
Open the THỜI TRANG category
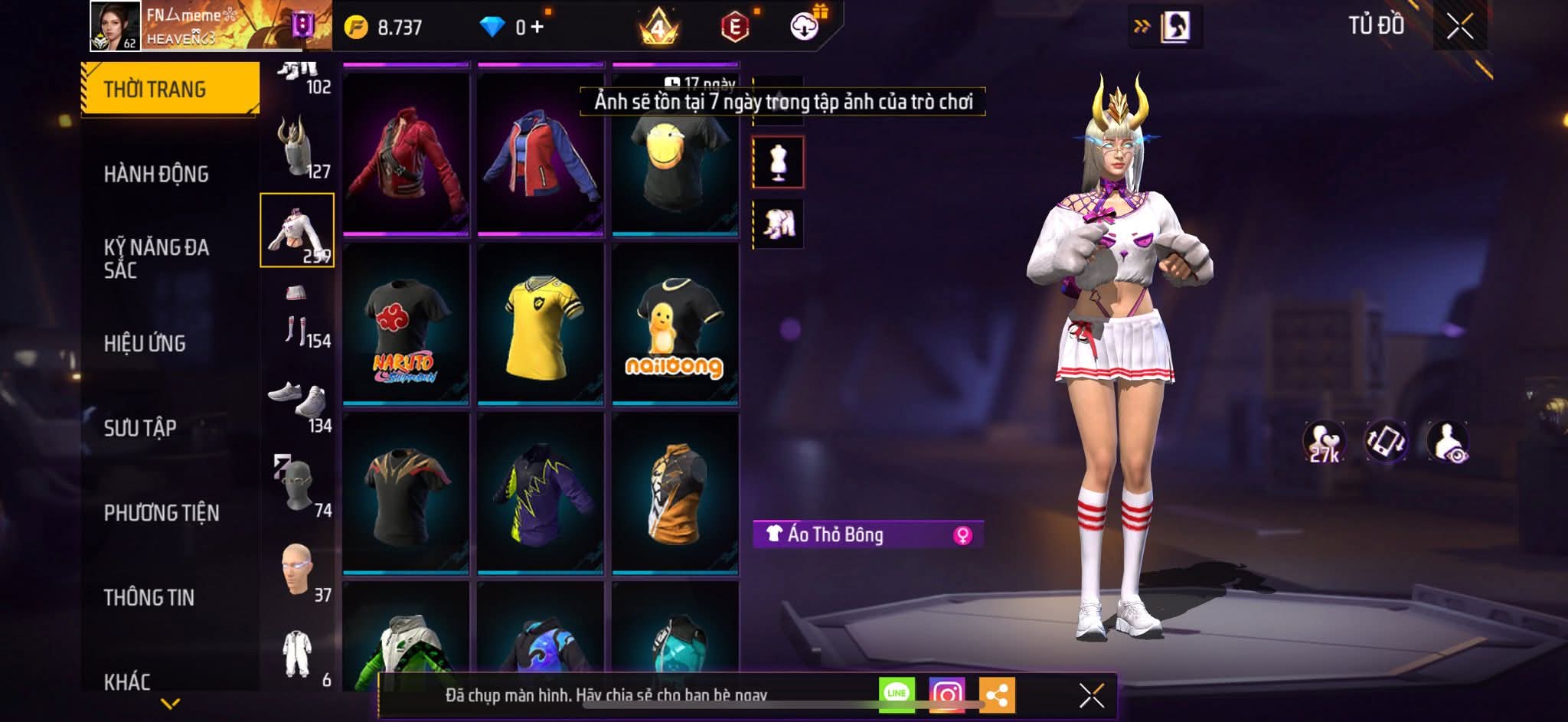pos(170,89)
